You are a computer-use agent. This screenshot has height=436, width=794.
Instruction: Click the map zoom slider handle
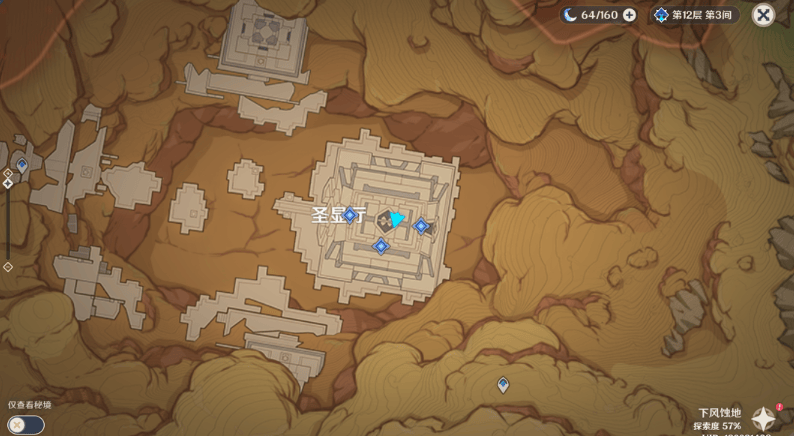[8, 184]
